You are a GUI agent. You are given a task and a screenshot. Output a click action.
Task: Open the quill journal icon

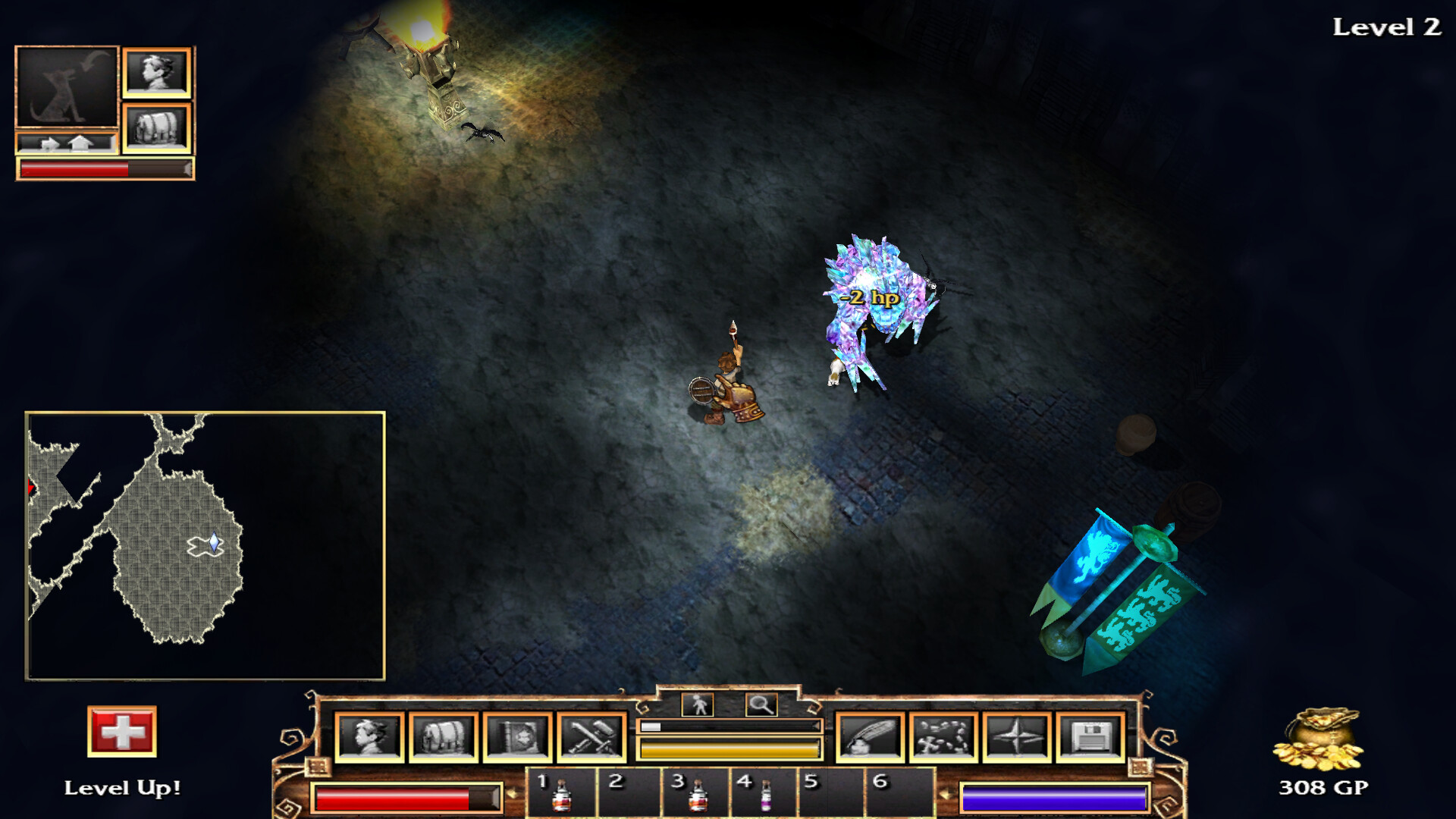[869, 737]
